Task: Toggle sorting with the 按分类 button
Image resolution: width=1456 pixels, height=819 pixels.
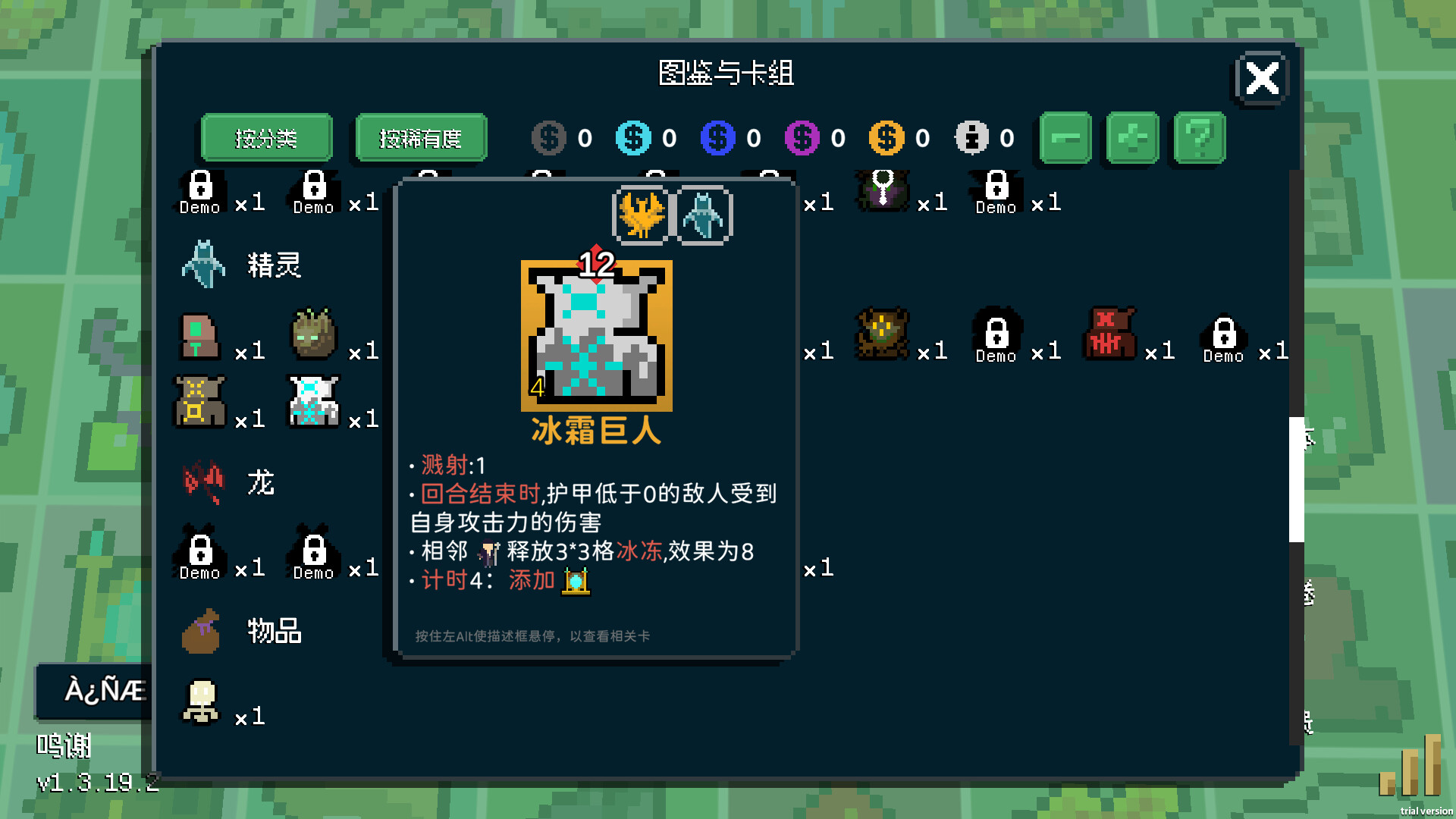Action: [266, 138]
